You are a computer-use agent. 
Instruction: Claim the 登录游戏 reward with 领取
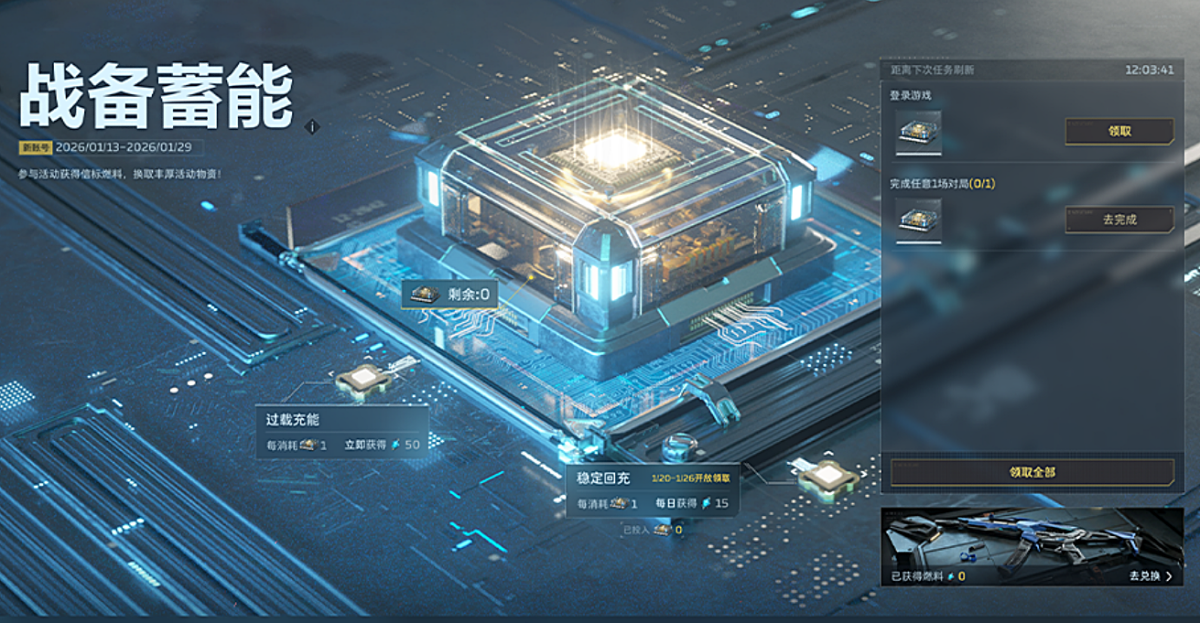pos(1119,131)
